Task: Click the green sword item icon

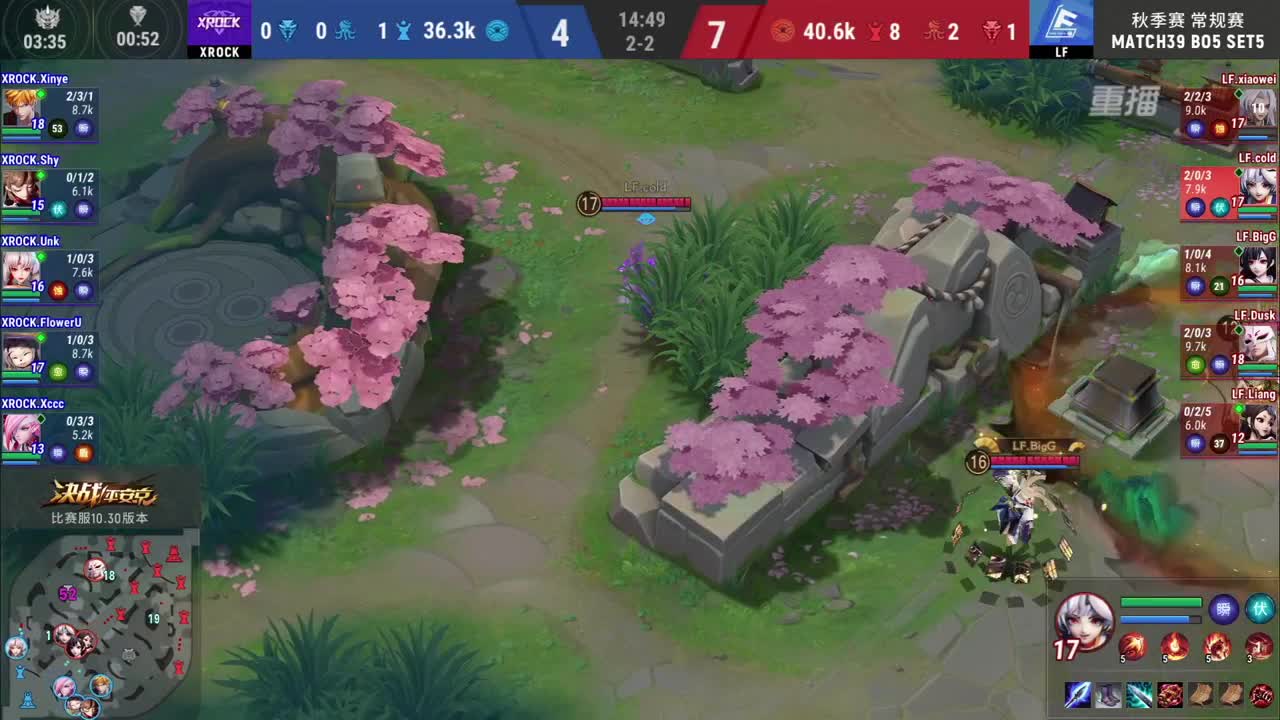Action: (1138, 694)
